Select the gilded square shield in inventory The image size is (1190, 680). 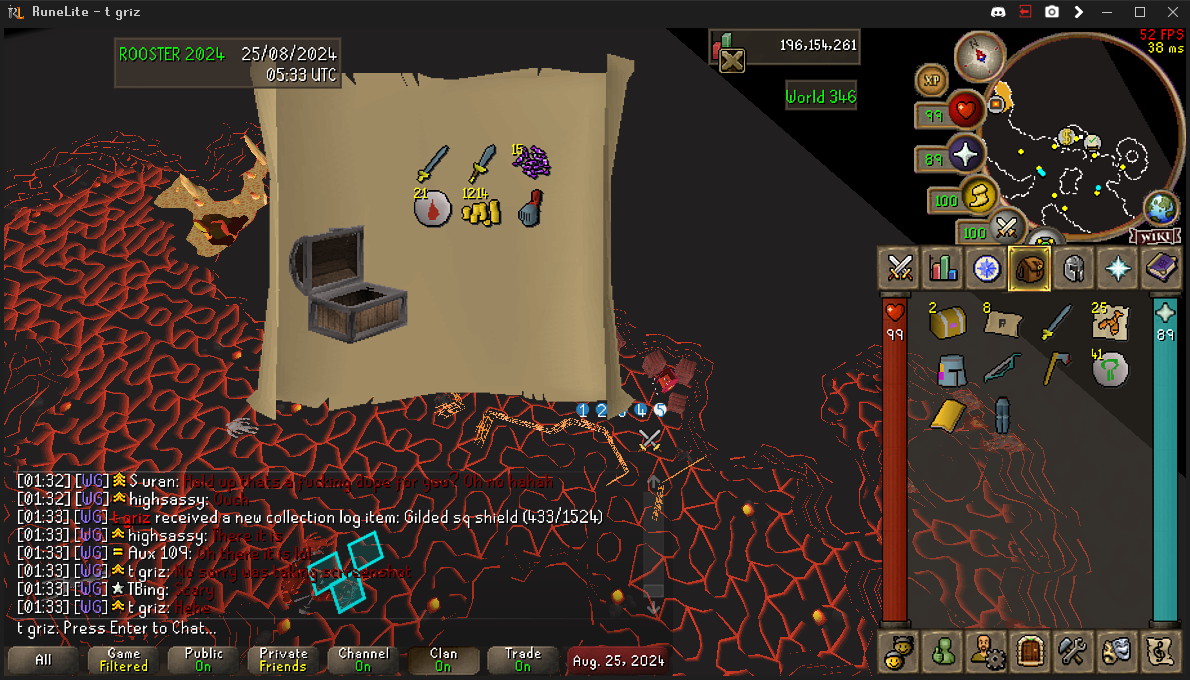[947, 414]
